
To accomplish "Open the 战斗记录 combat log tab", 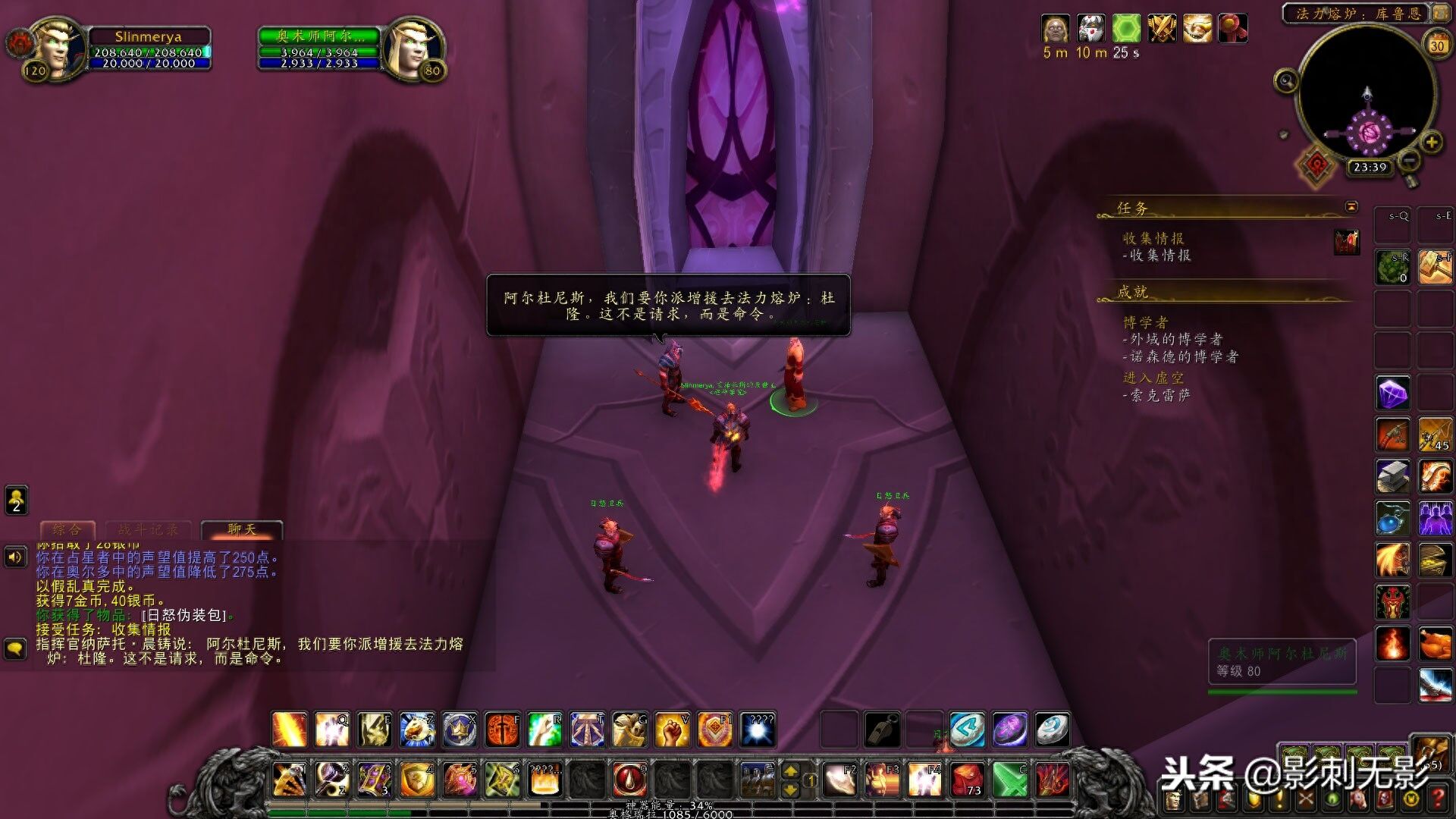I will (149, 529).
